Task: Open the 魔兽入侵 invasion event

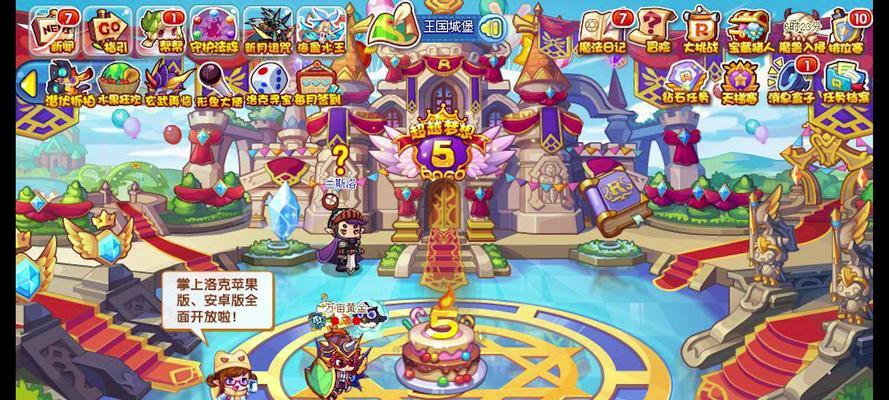Action: 801,27
